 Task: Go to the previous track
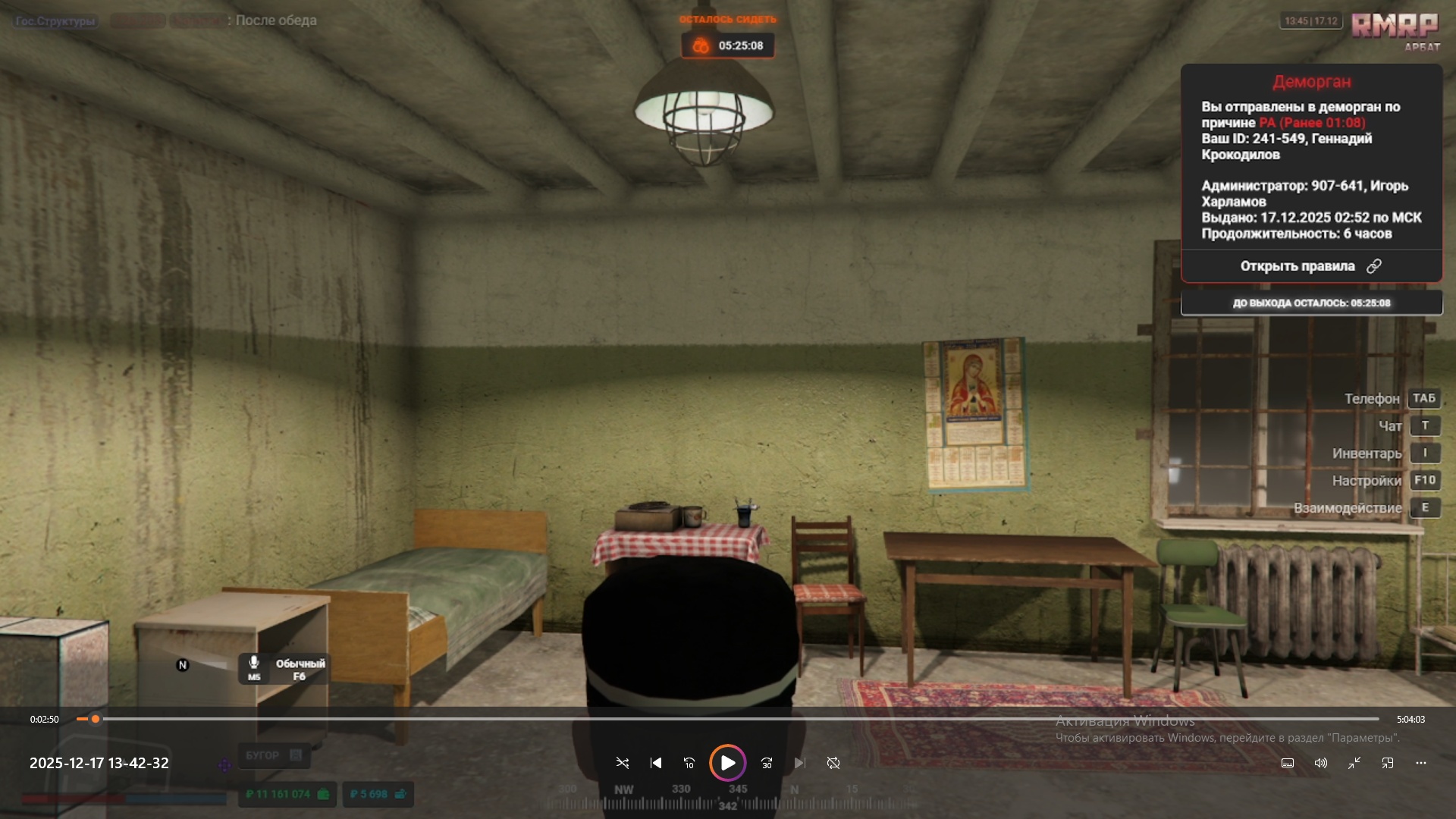(656, 763)
